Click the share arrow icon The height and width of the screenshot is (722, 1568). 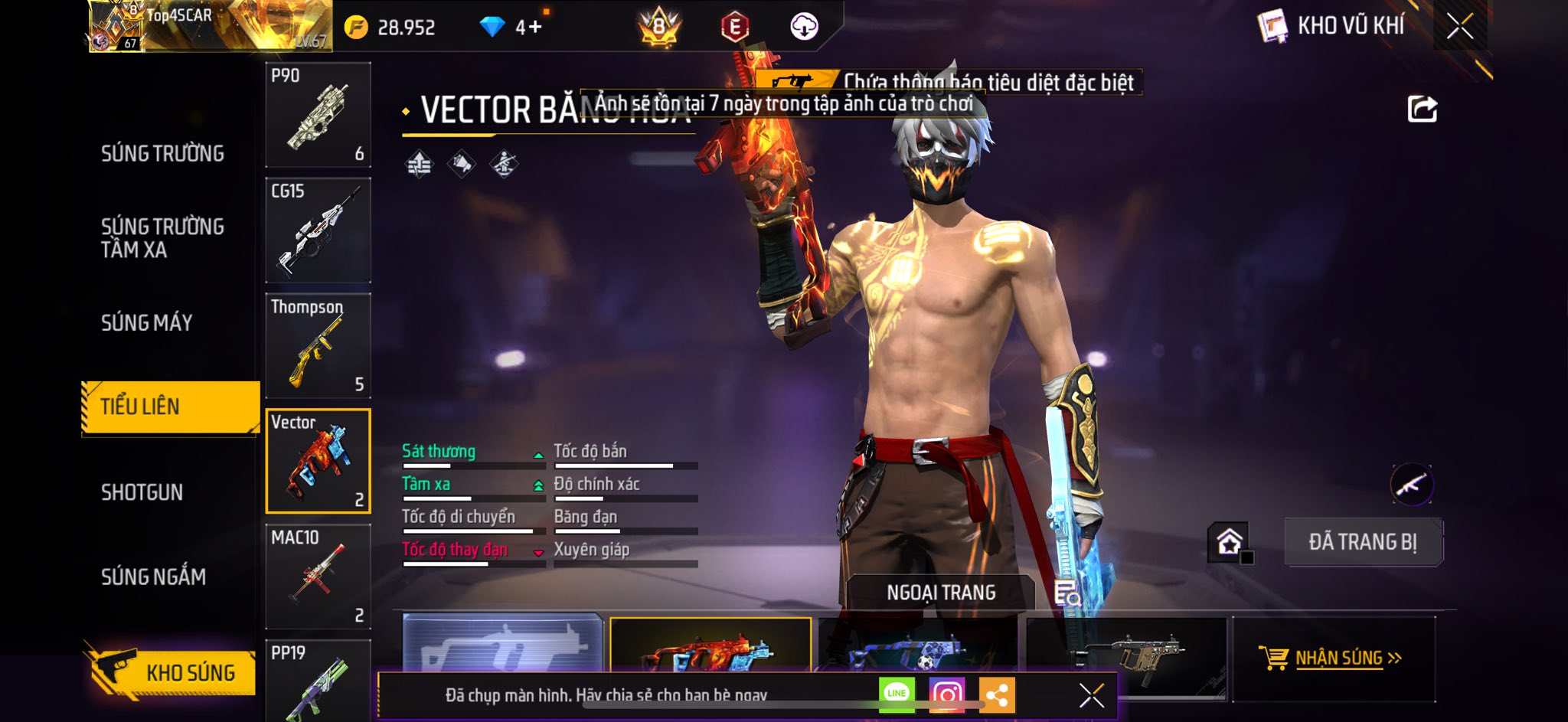coord(1422,109)
